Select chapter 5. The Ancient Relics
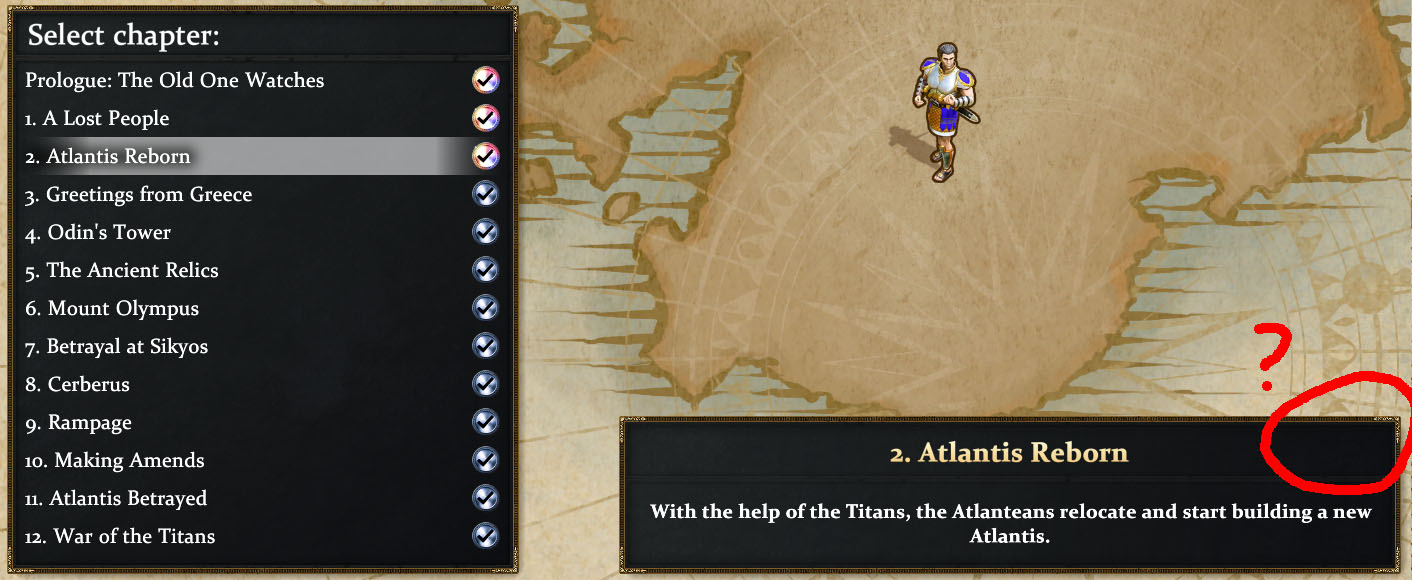 pos(122,270)
